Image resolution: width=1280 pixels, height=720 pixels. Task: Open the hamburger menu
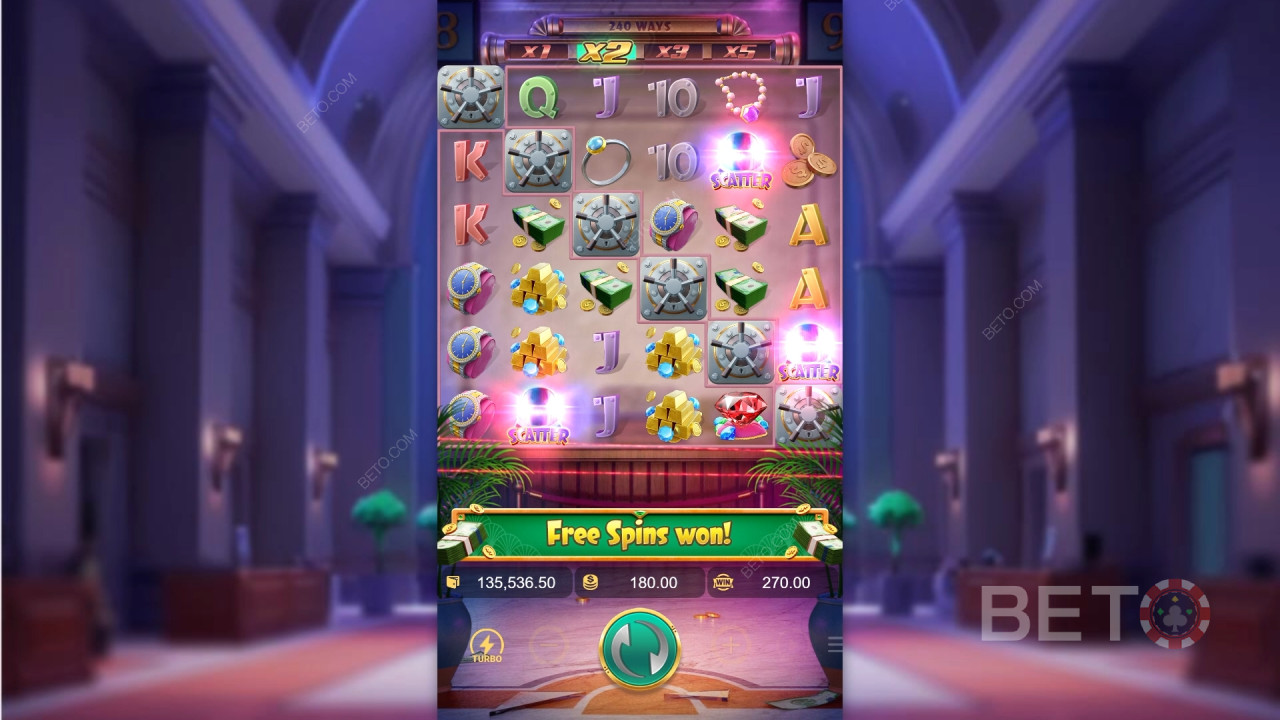click(834, 646)
